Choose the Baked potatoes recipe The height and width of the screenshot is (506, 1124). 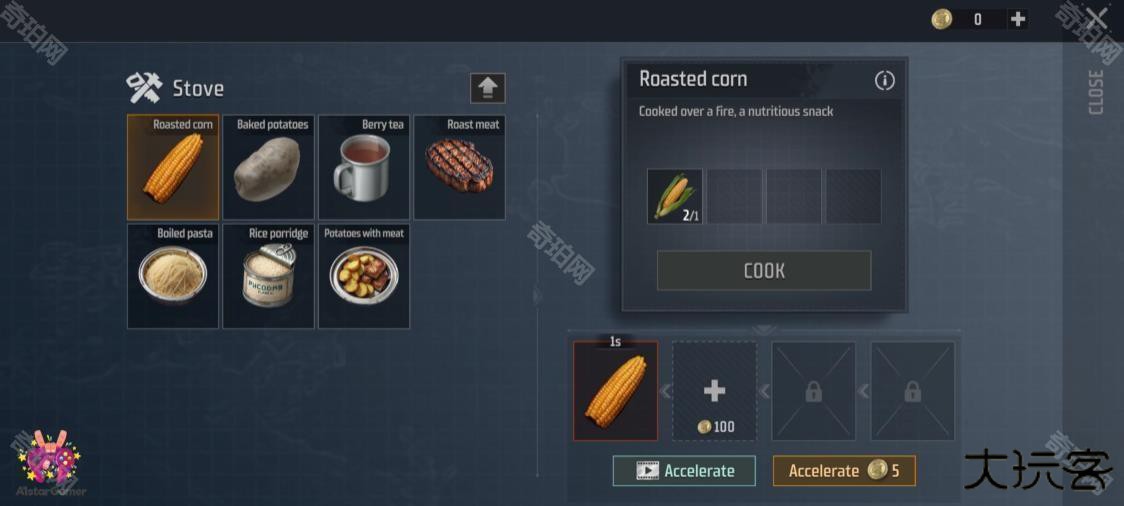click(267, 167)
